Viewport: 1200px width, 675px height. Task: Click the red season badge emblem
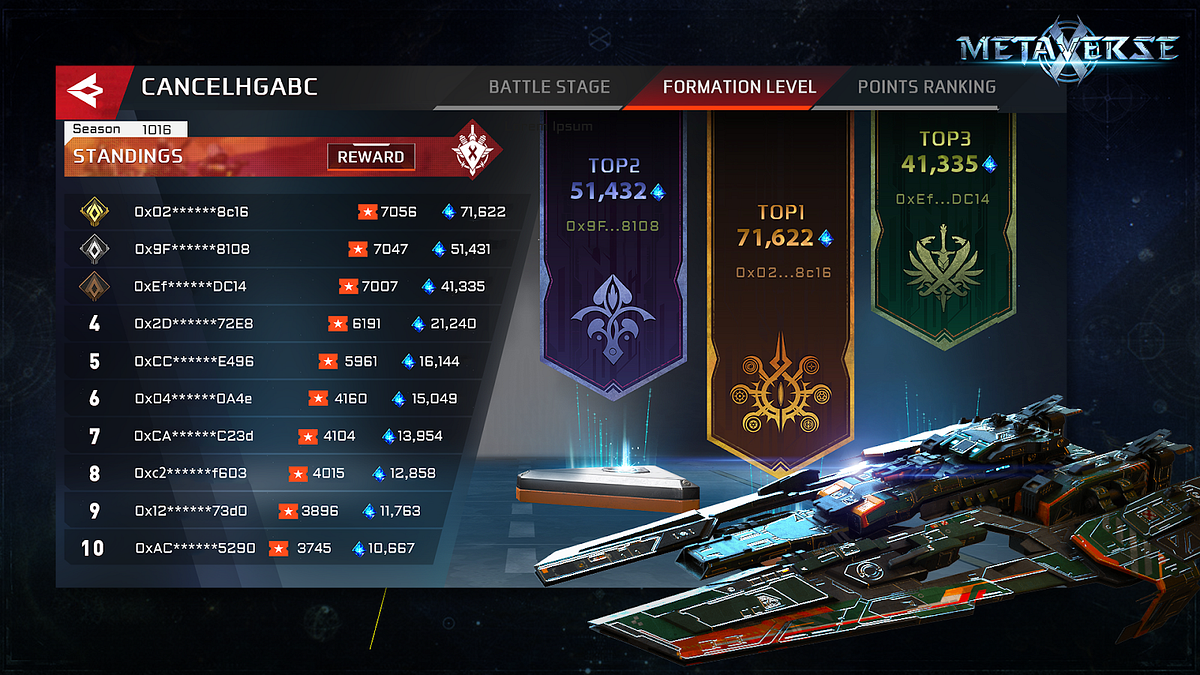(470, 150)
